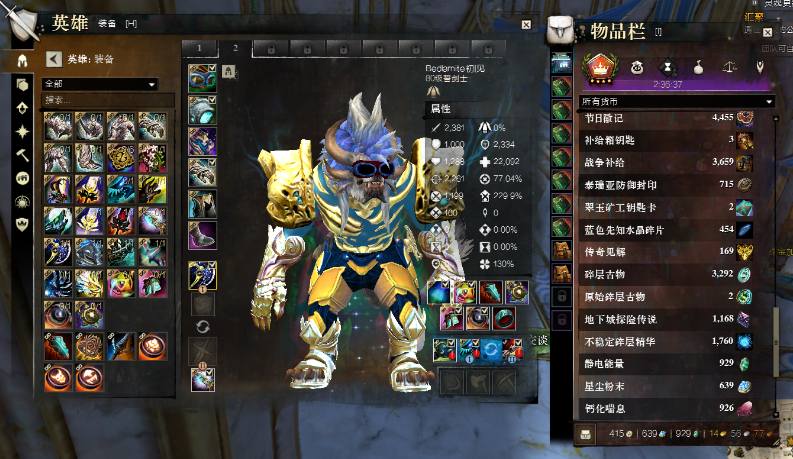Click the weapon swap arrows icon
This screenshot has width=793, height=459.
click(202, 327)
